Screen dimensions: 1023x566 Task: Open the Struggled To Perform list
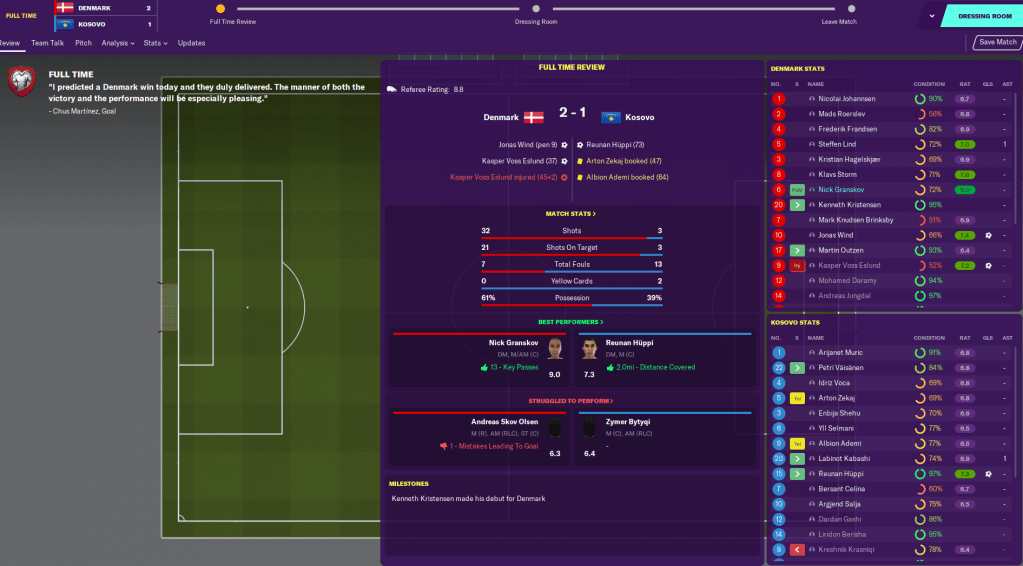[570, 401]
